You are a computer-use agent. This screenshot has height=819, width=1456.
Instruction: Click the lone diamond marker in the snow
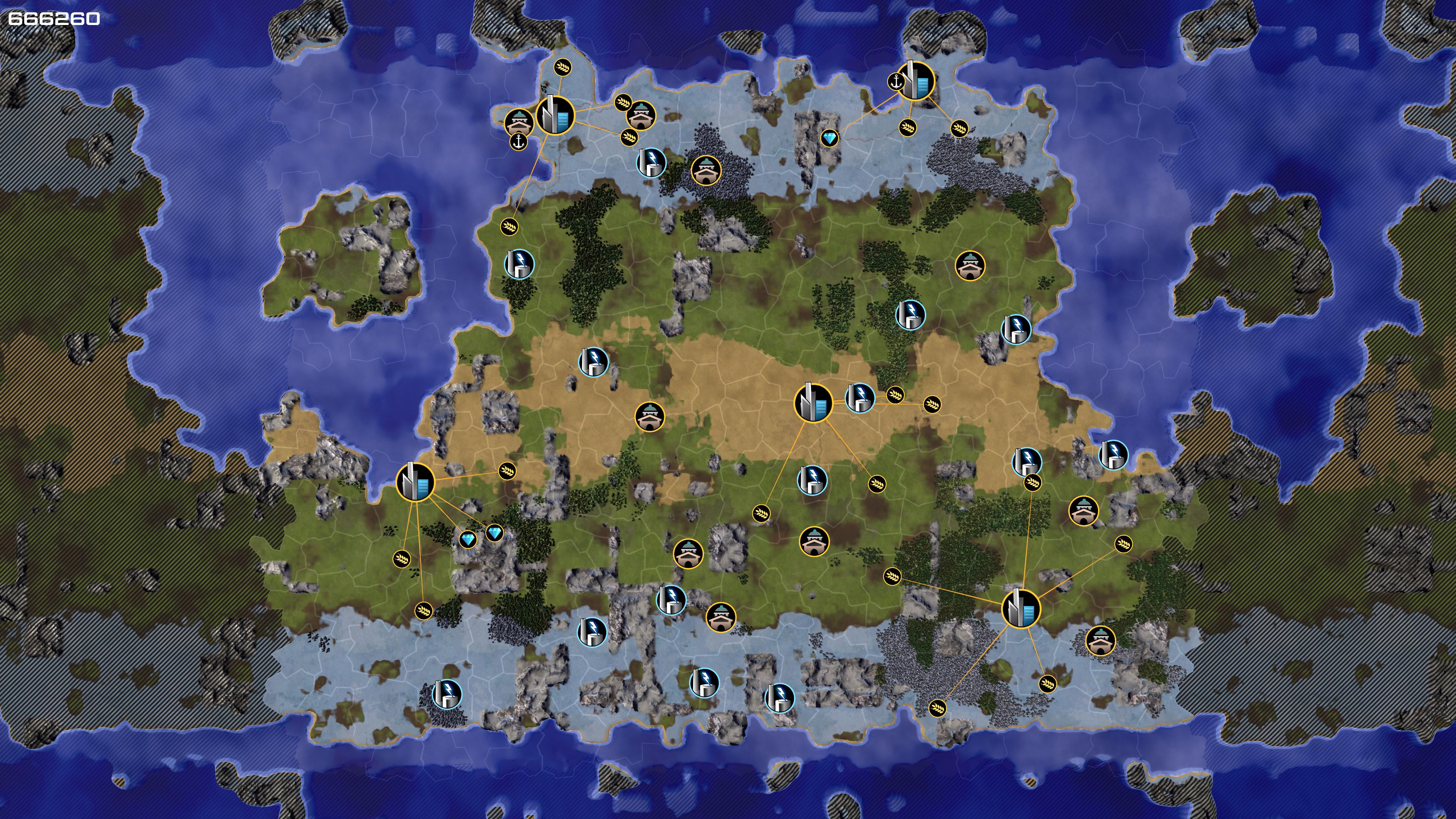pyautogui.click(x=829, y=137)
